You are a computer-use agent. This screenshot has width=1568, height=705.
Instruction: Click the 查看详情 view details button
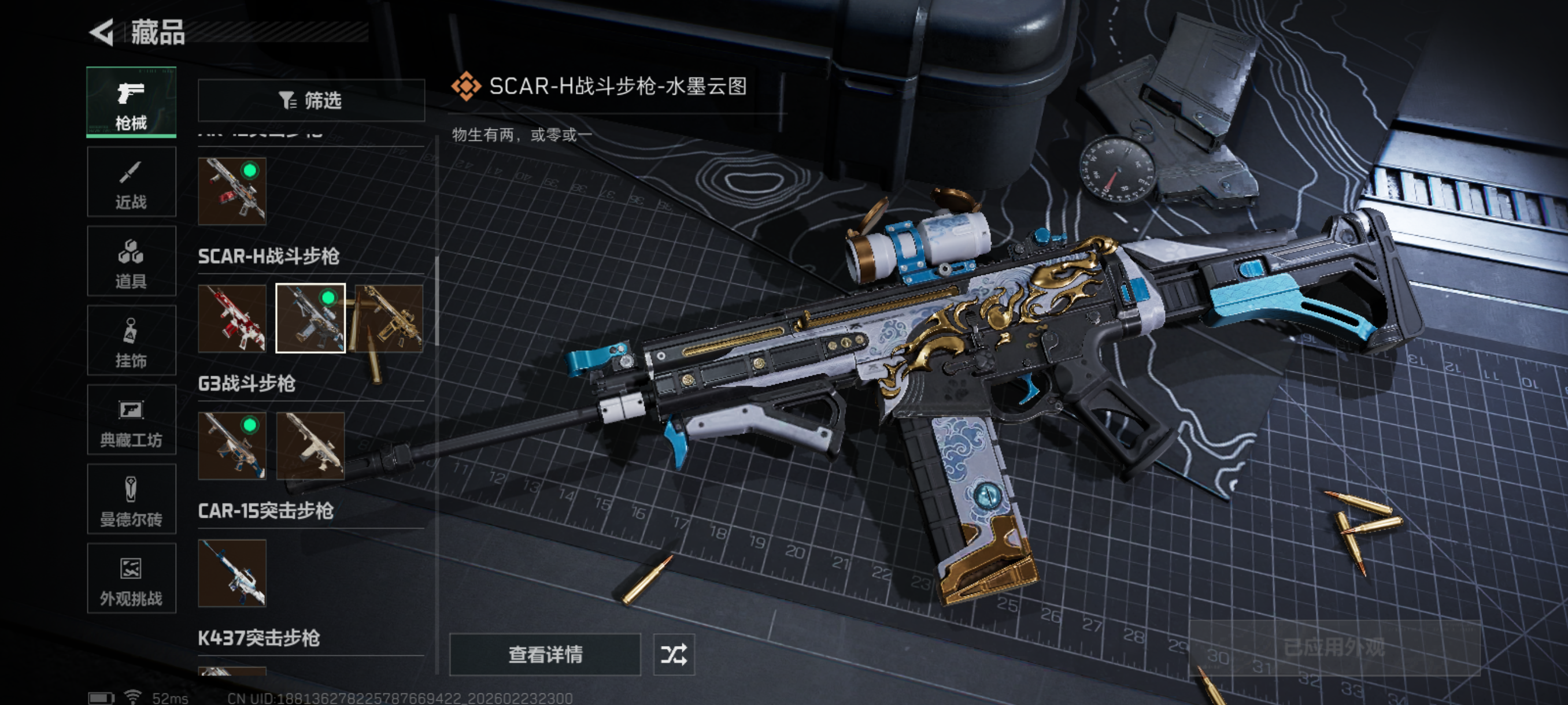tap(545, 655)
